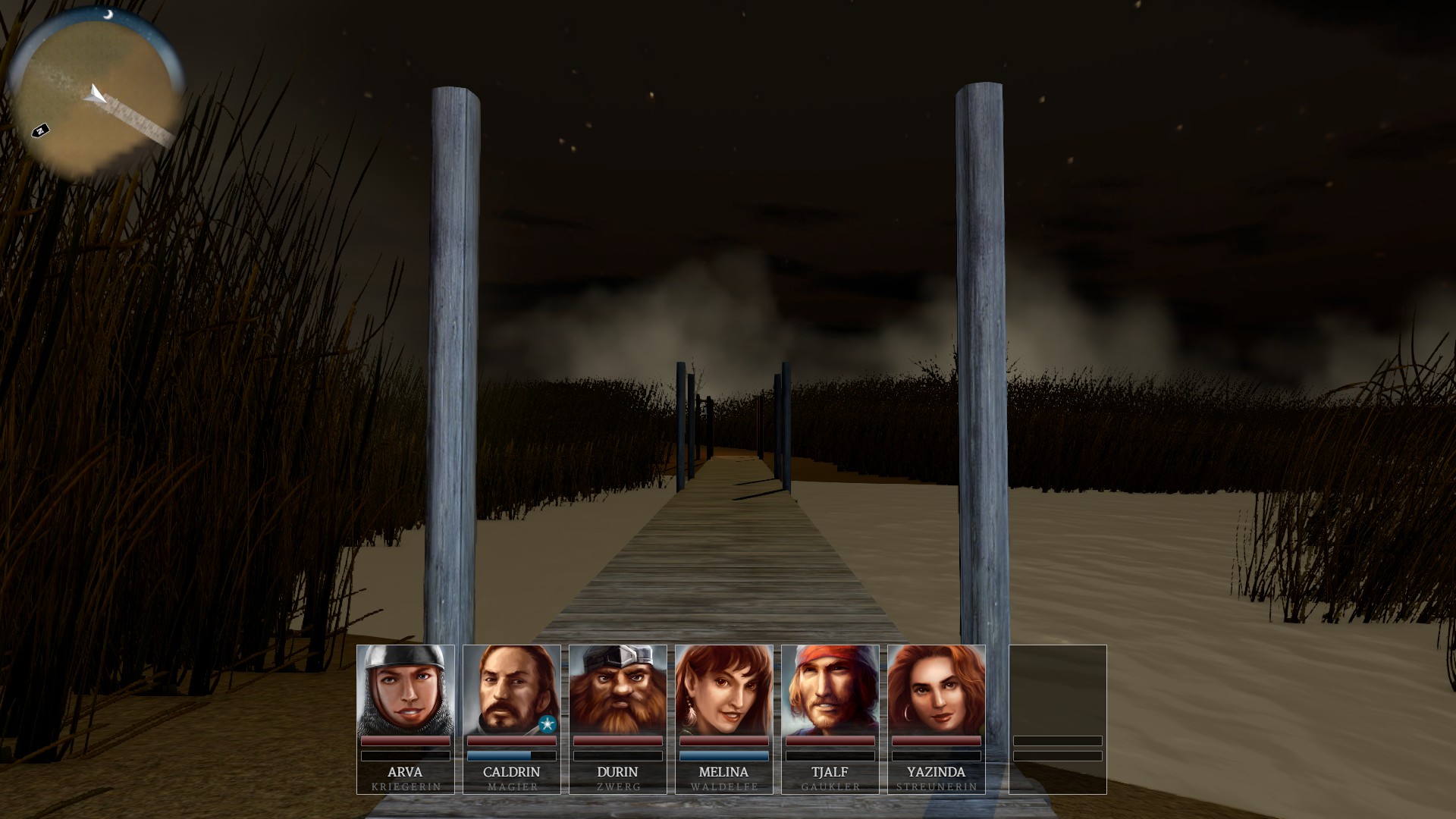Screen dimensions: 1456x819
Task: Select Arva the Kriegerin portrait
Action: click(406, 690)
